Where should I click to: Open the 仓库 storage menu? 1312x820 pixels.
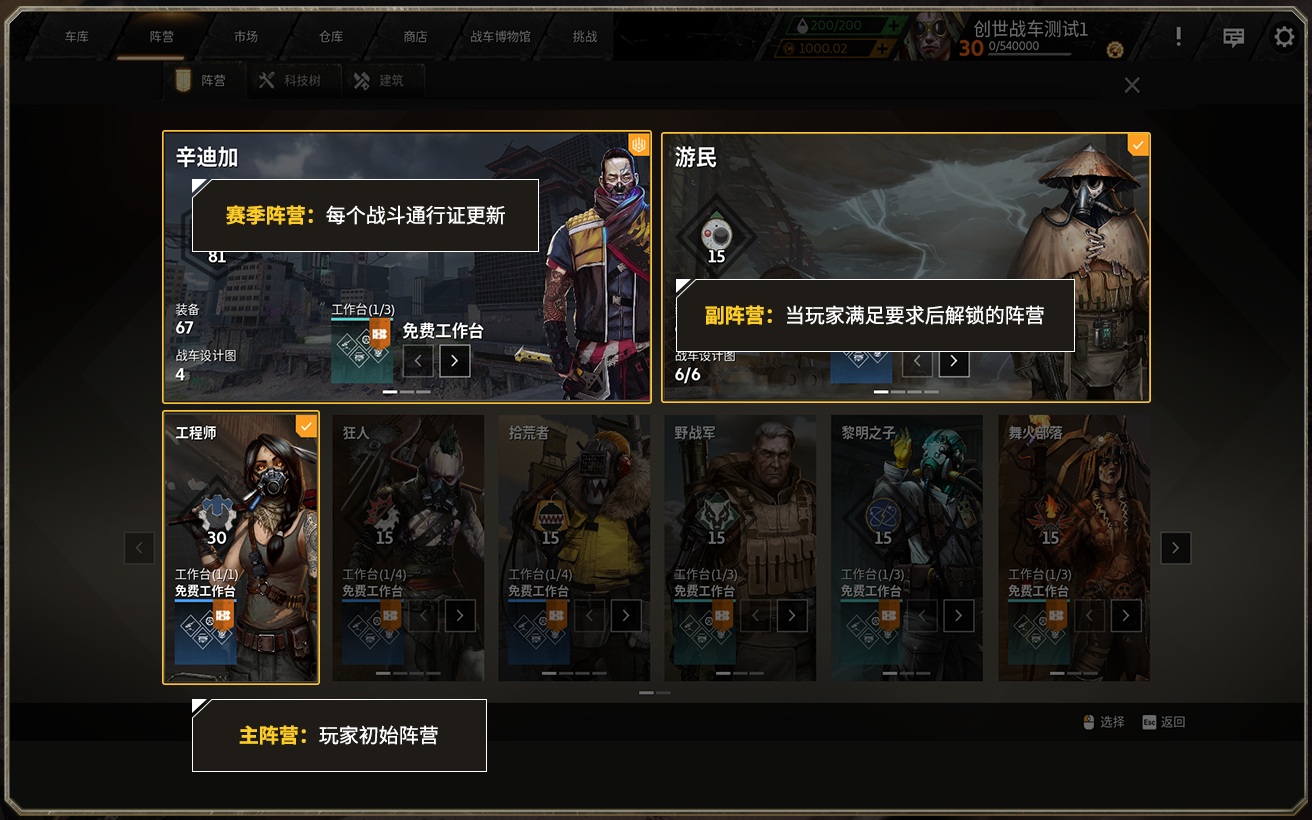[x=331, y=37]
